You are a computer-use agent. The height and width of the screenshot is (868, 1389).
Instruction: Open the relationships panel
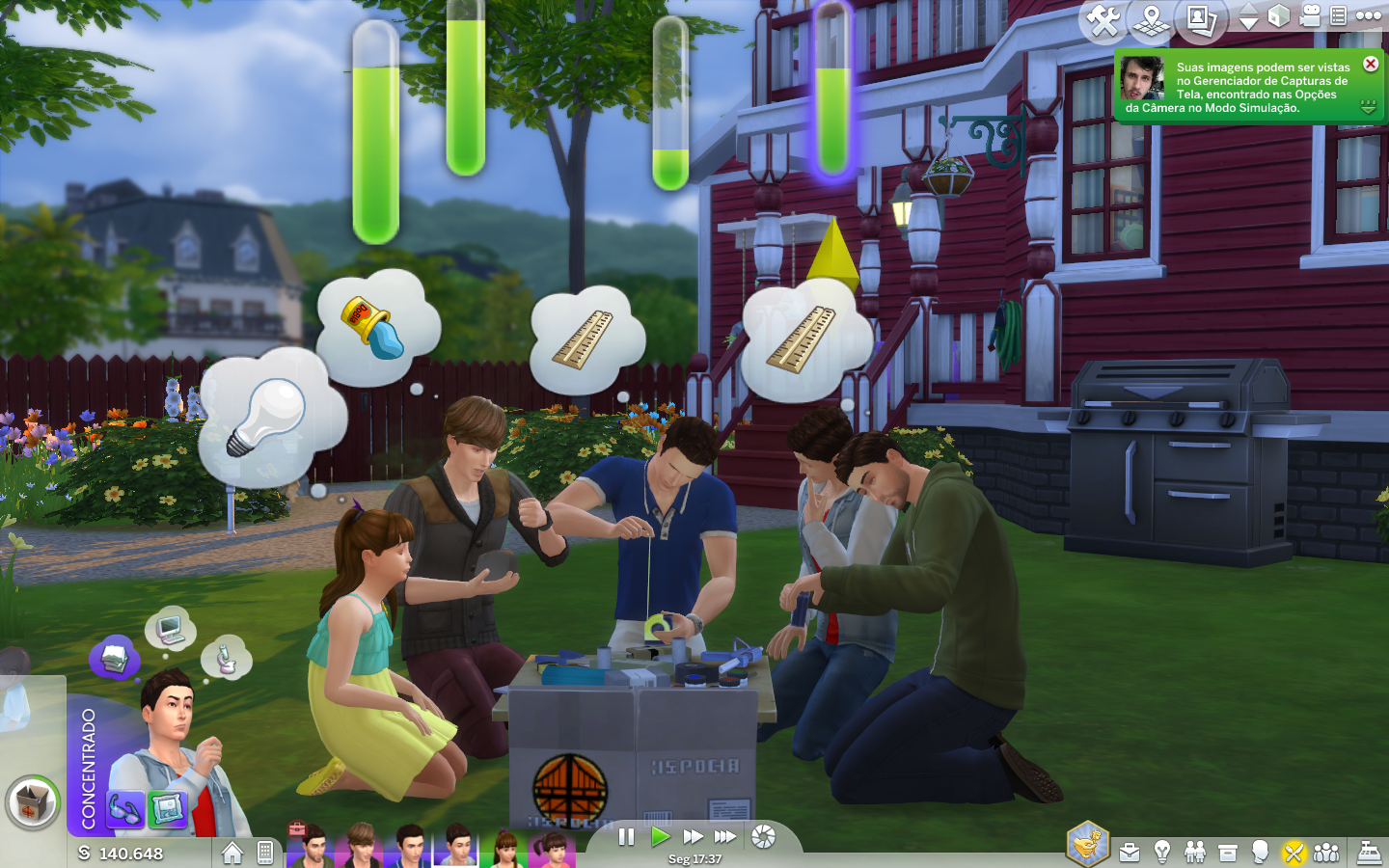[1195, 852]
